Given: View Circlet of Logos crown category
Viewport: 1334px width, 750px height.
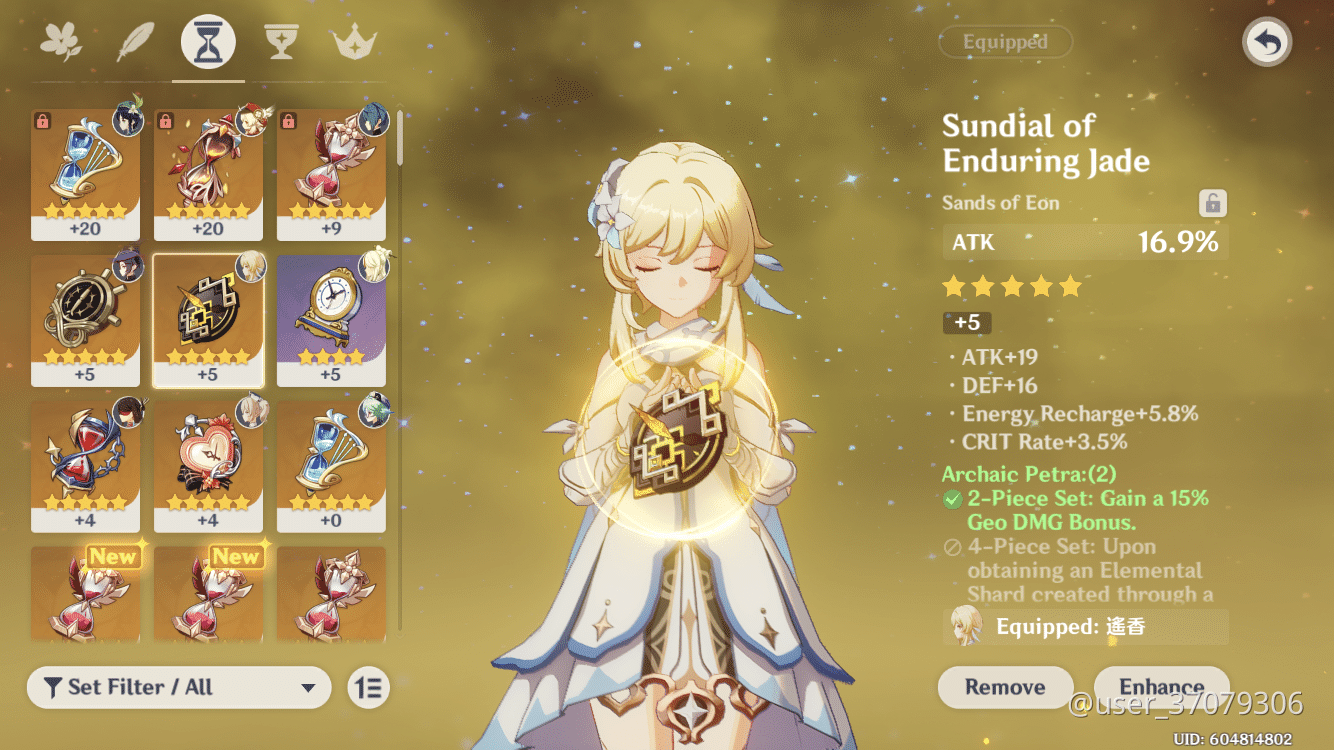Looking at the screenshot, I should [353, 41].
